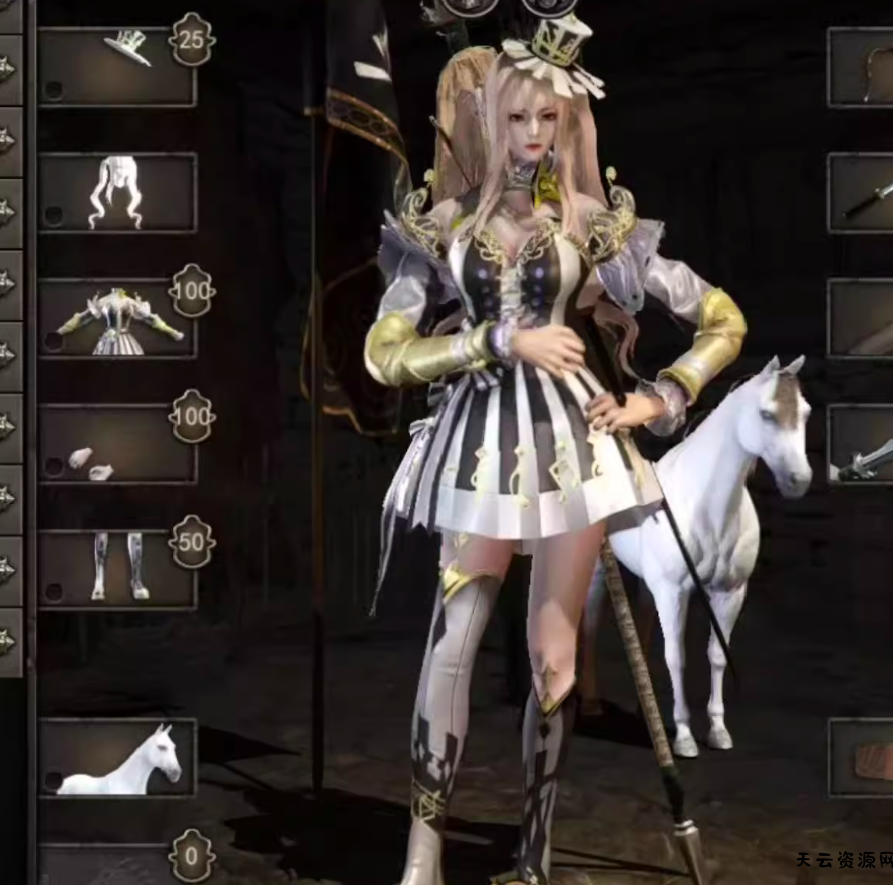This screenshot has height=885, width=893.
Task: Select the white gloves slot
Action: click(x=117, y=444)
